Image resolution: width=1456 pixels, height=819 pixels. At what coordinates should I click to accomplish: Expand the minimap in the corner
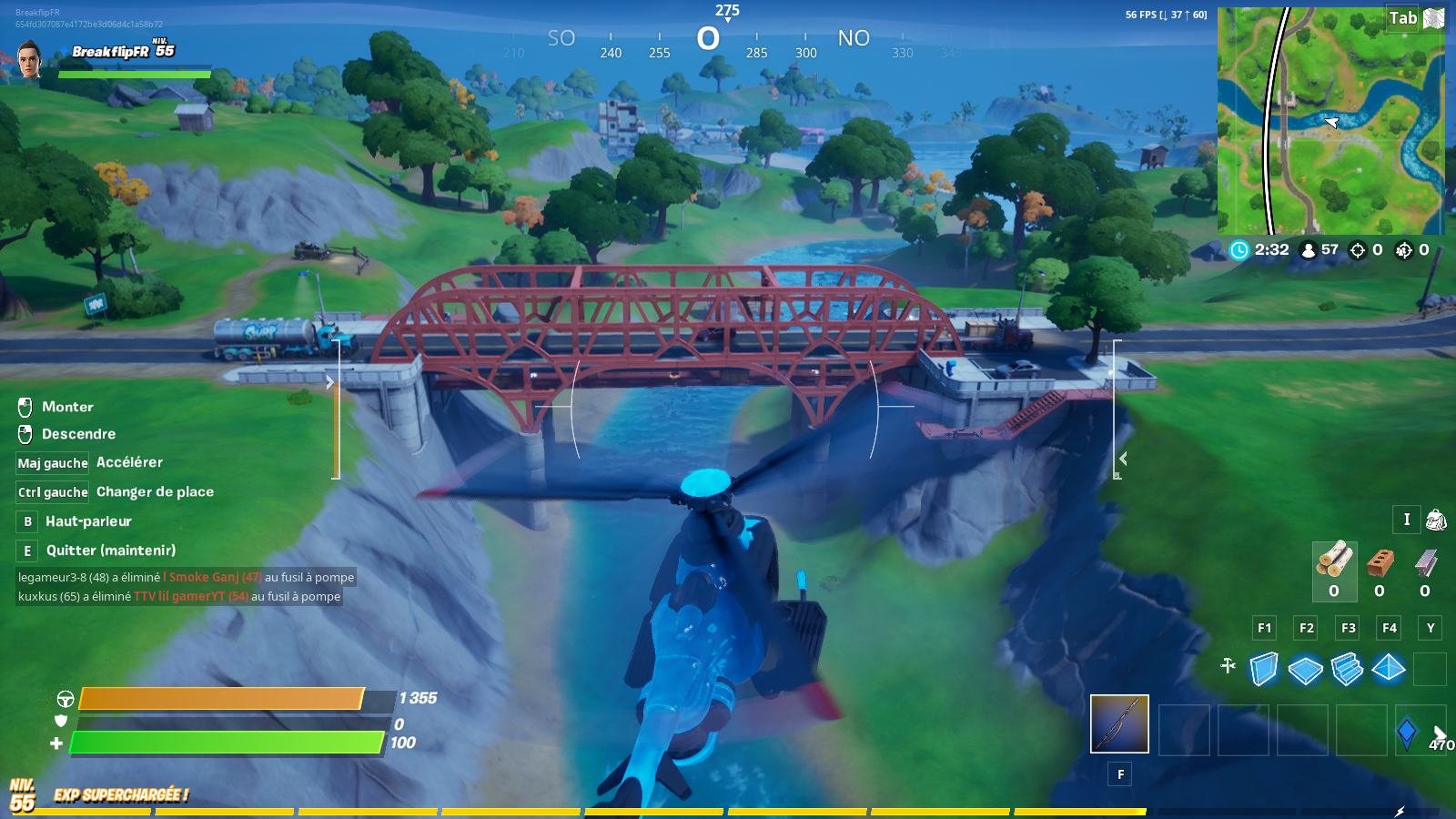pos(1331,118)
